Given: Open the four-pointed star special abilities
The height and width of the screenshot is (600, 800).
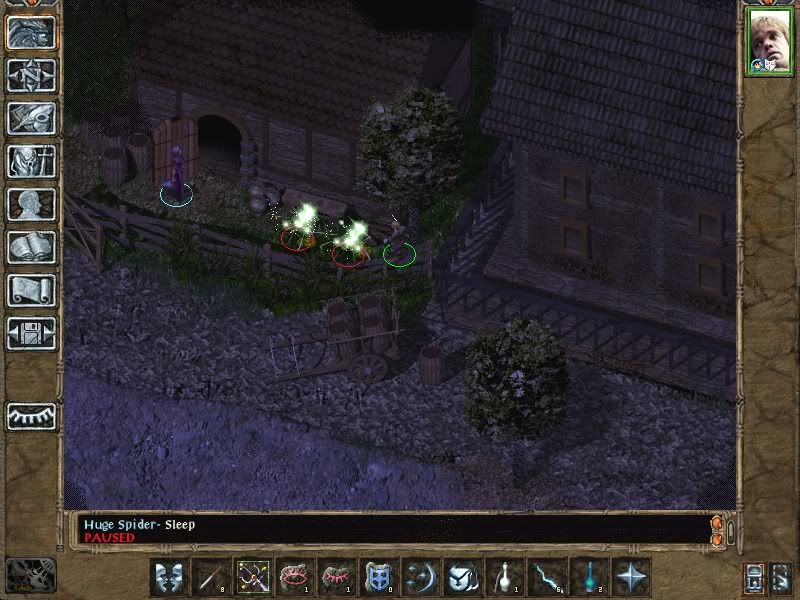Looking at the screenshot, I should [x=631, y=577].
